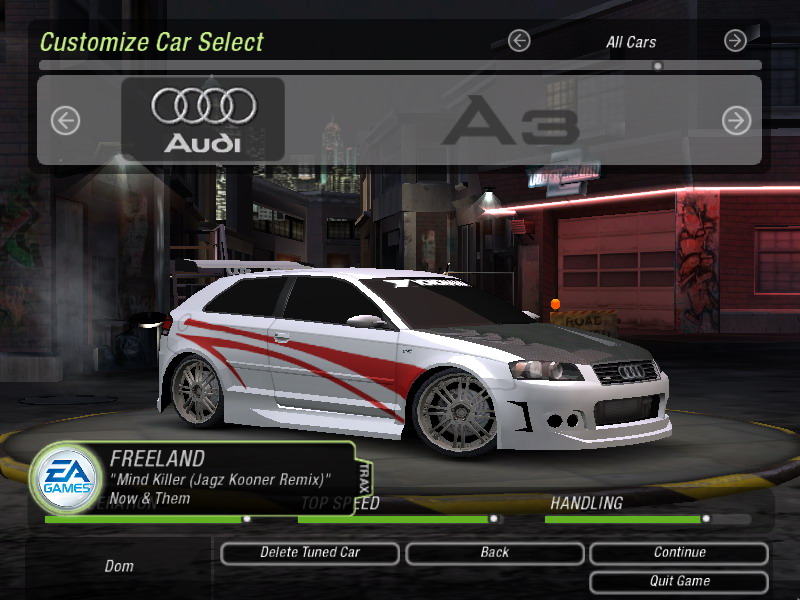The height and width of the screenshot is (600, 800).
Task: Continue with the selected Audi A3
Action: pyautogui.click(x=679, y=552)
